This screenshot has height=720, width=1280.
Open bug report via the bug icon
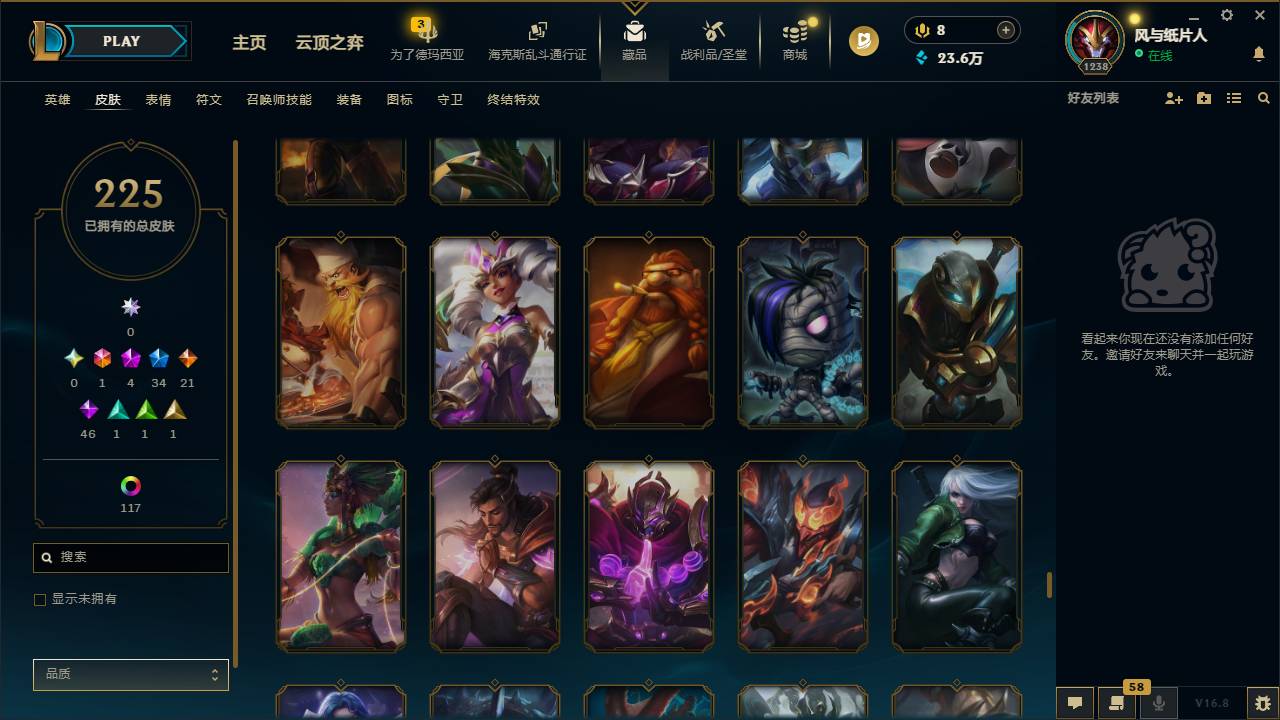tap(1261, 704)
